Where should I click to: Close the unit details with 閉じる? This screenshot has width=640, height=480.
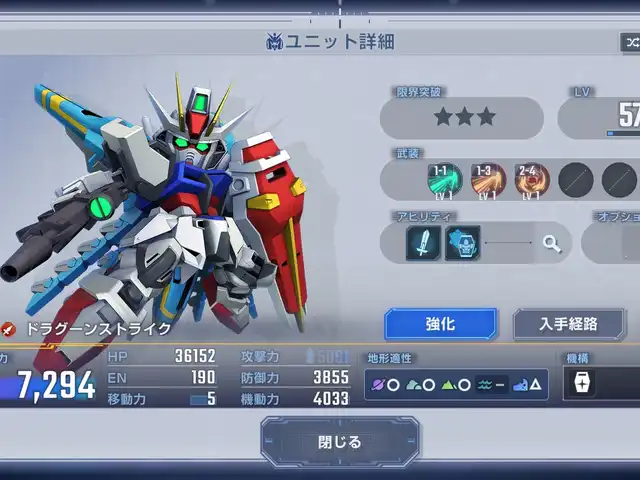point(340,442)
